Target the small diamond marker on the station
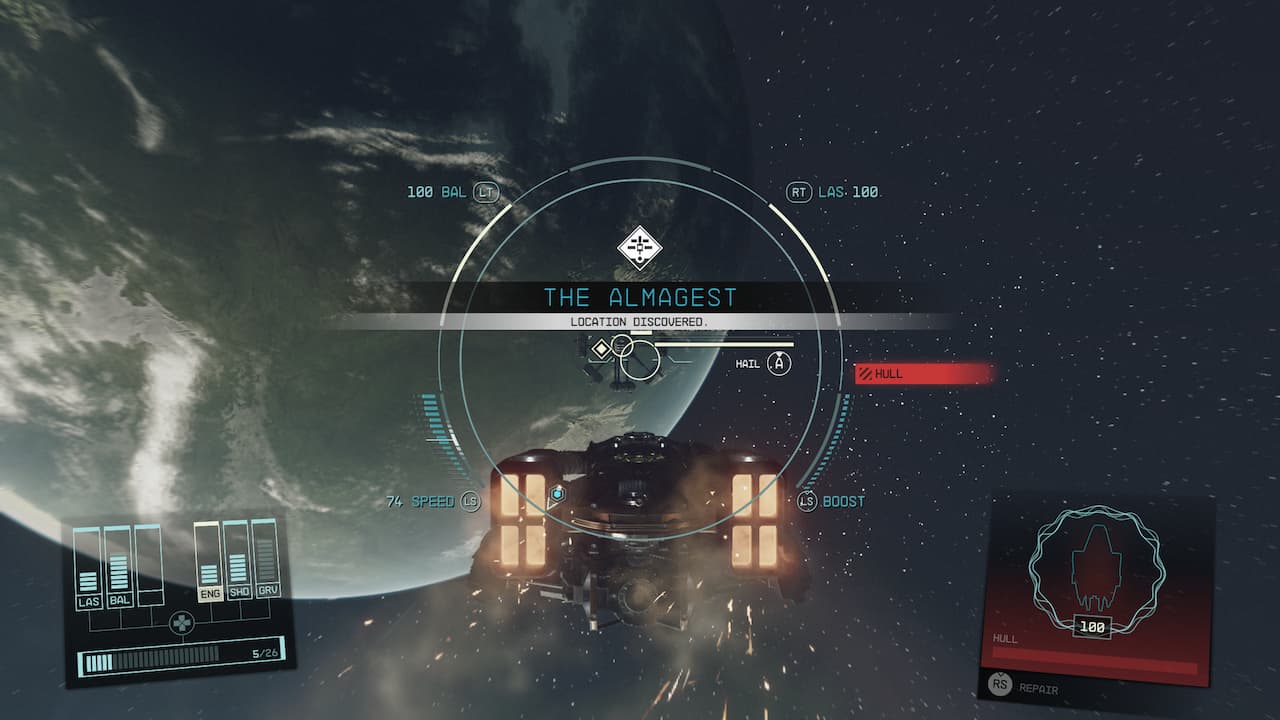Screen dimensions: 1280x720 click(x=600, y=349)
